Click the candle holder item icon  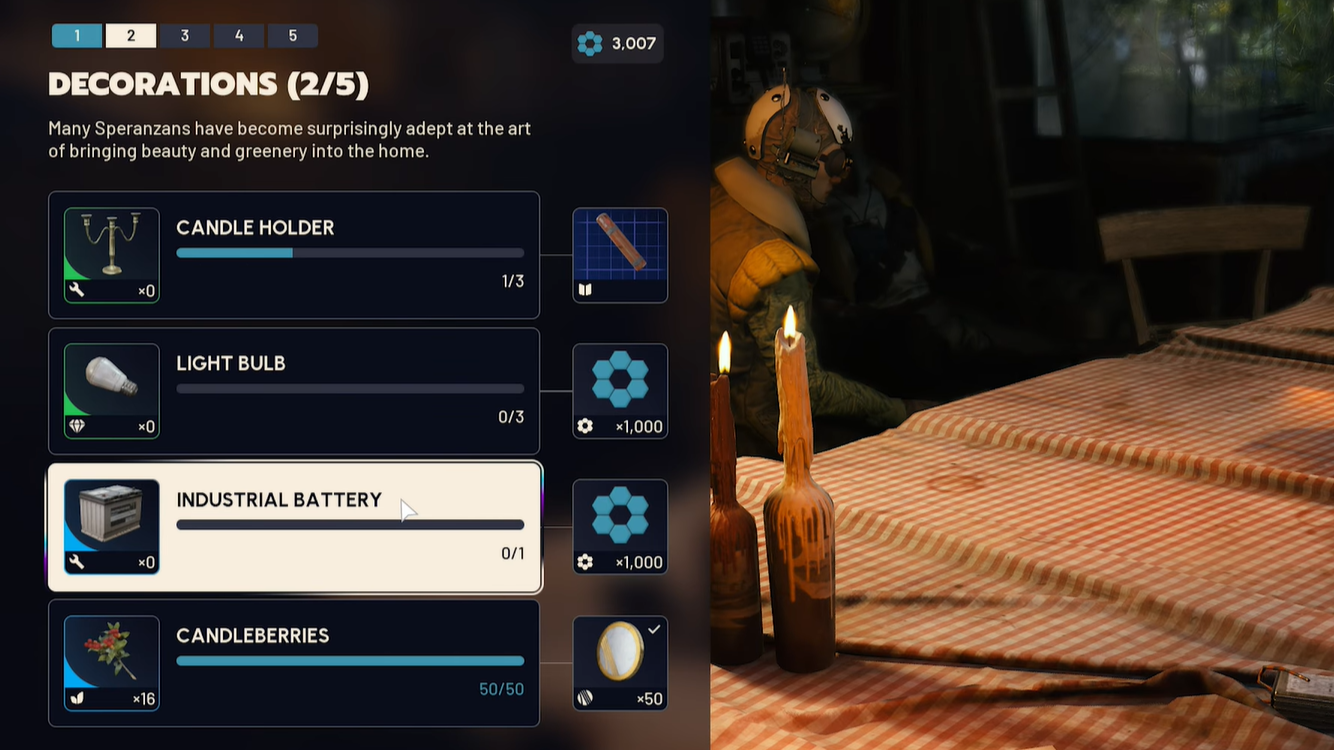tap(112, 255)
